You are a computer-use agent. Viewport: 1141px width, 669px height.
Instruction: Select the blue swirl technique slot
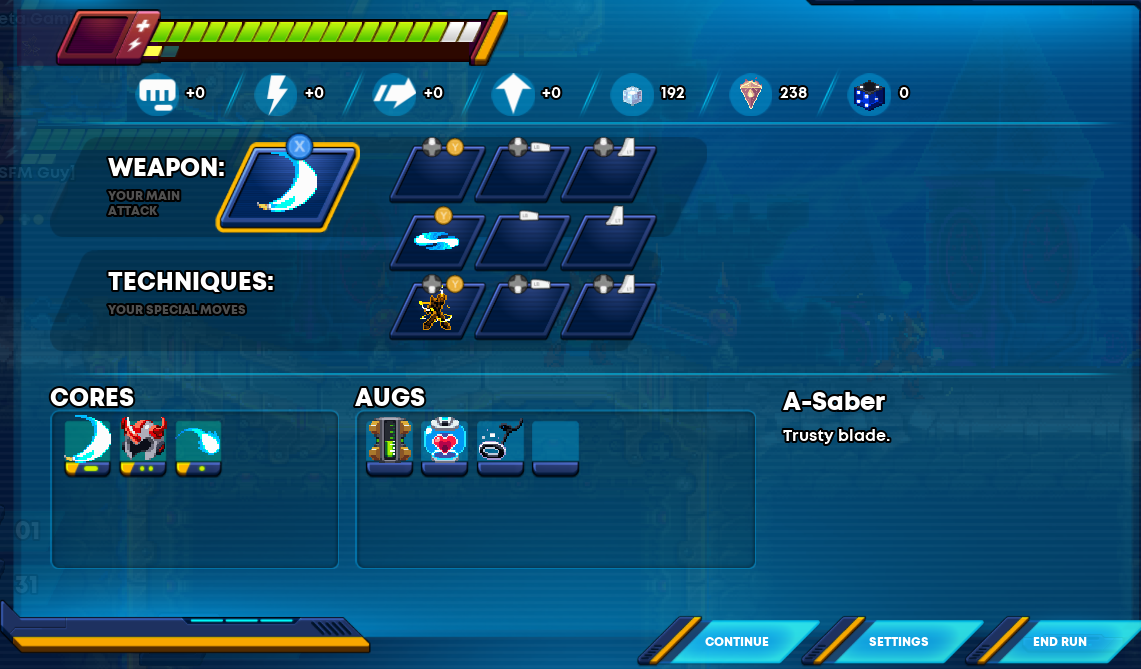(437, 241)
